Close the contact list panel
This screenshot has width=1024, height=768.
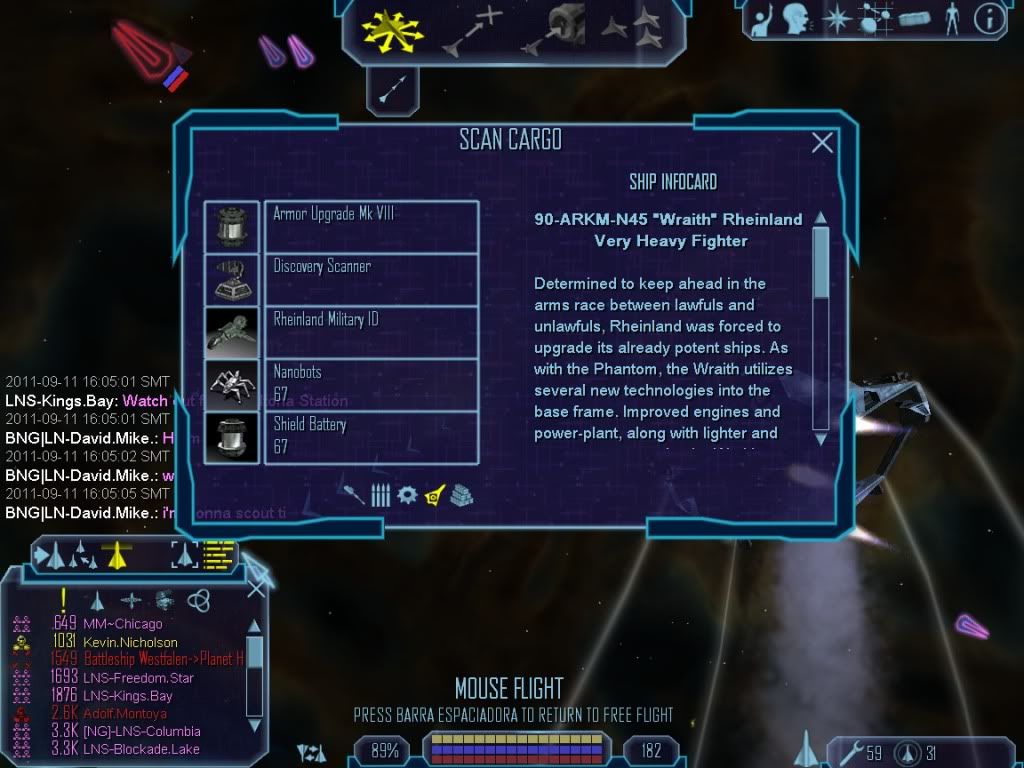pos(256,588)
